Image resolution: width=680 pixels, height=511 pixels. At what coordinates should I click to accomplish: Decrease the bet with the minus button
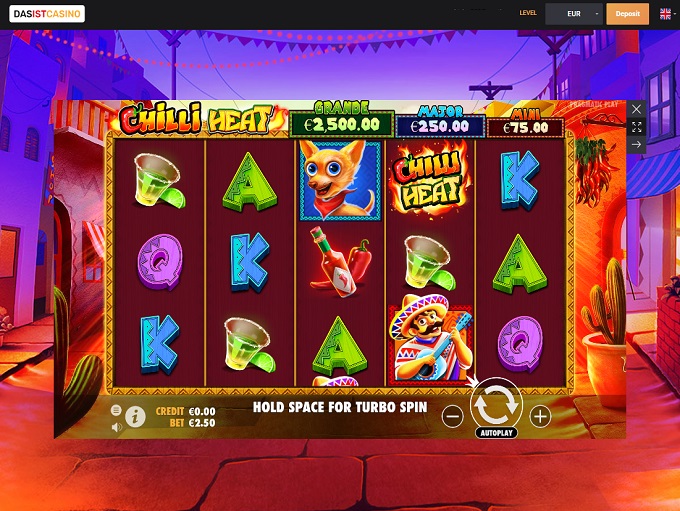(x=452, y=416)
